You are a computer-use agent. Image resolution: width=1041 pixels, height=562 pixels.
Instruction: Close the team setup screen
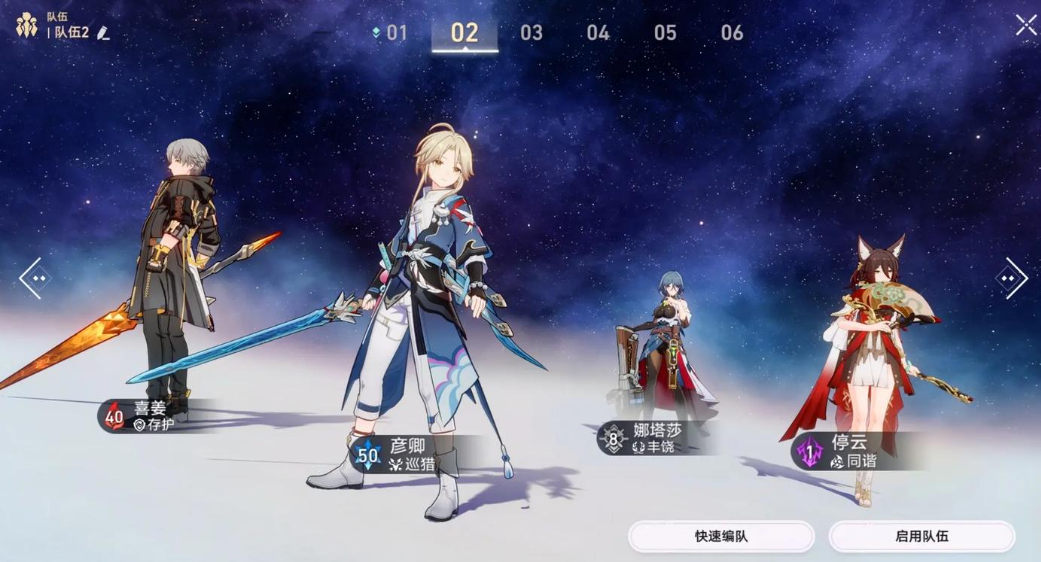pos(1026,25)
